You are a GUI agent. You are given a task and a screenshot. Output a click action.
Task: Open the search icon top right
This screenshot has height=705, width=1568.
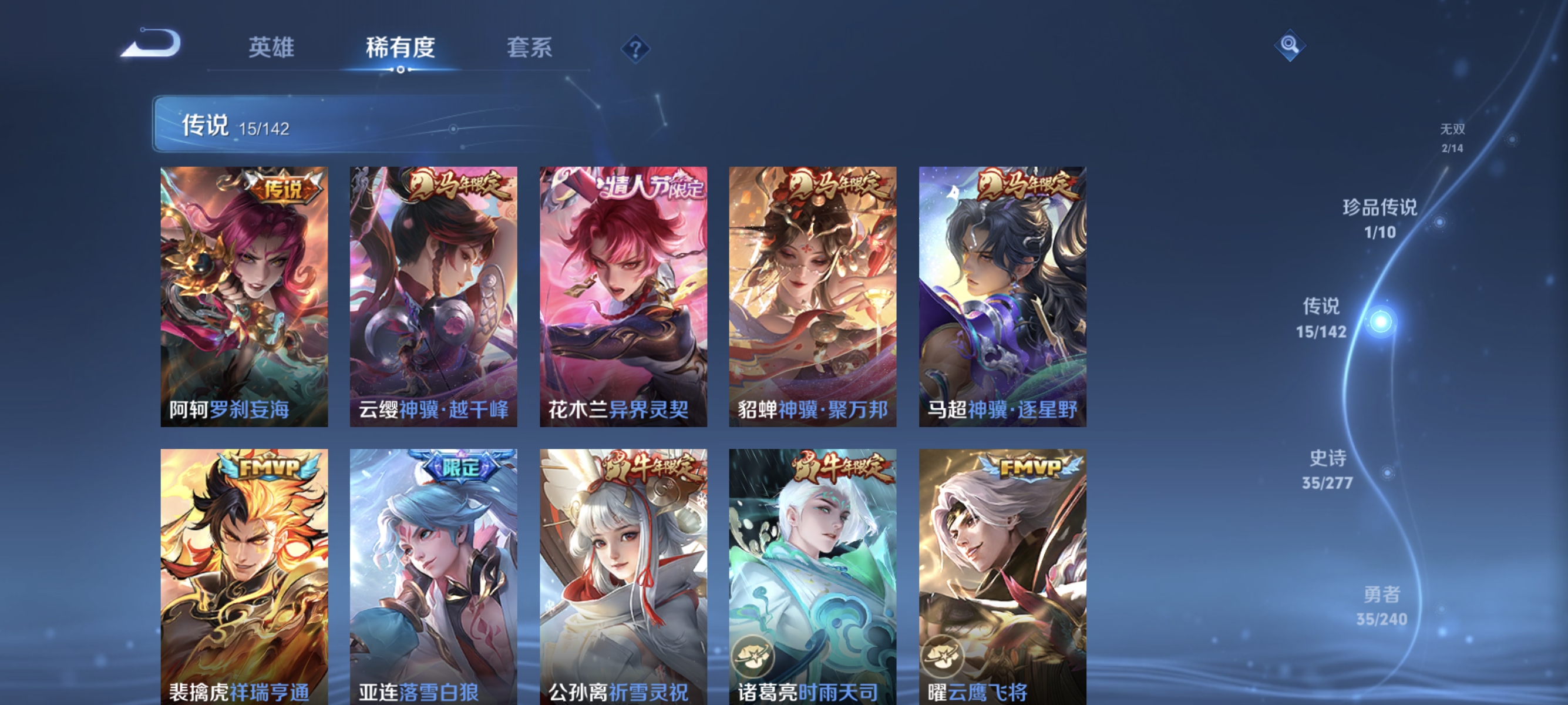coord(1291,45)
